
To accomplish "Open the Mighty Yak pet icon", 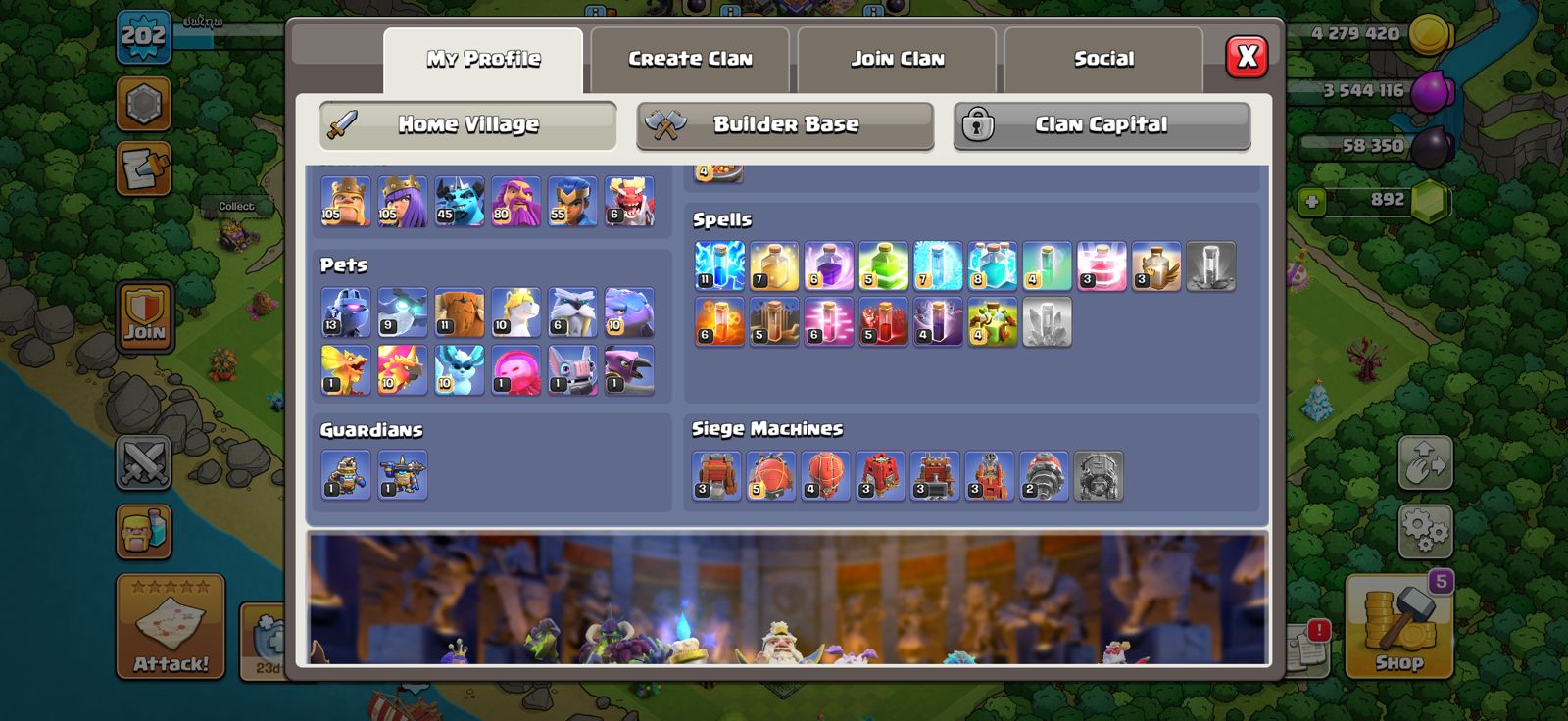I will tap(461, 311).
